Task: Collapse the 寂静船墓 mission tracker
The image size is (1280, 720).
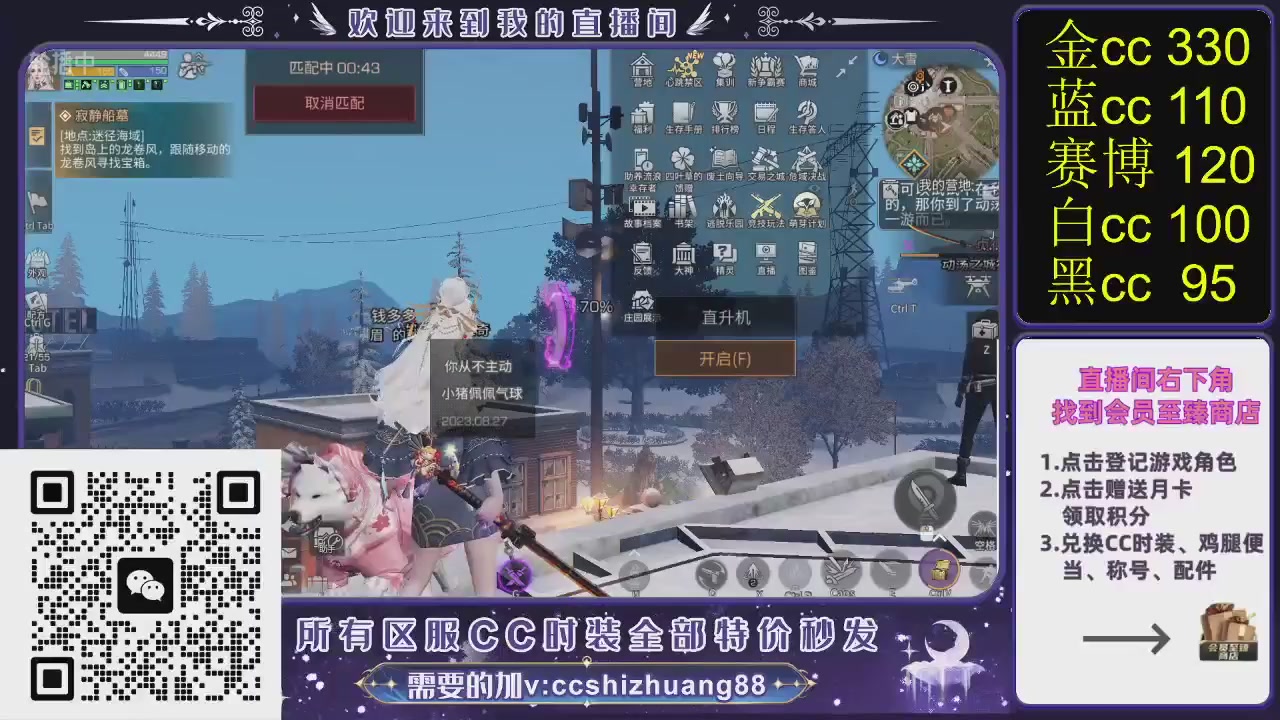Action: pos(37,136)
